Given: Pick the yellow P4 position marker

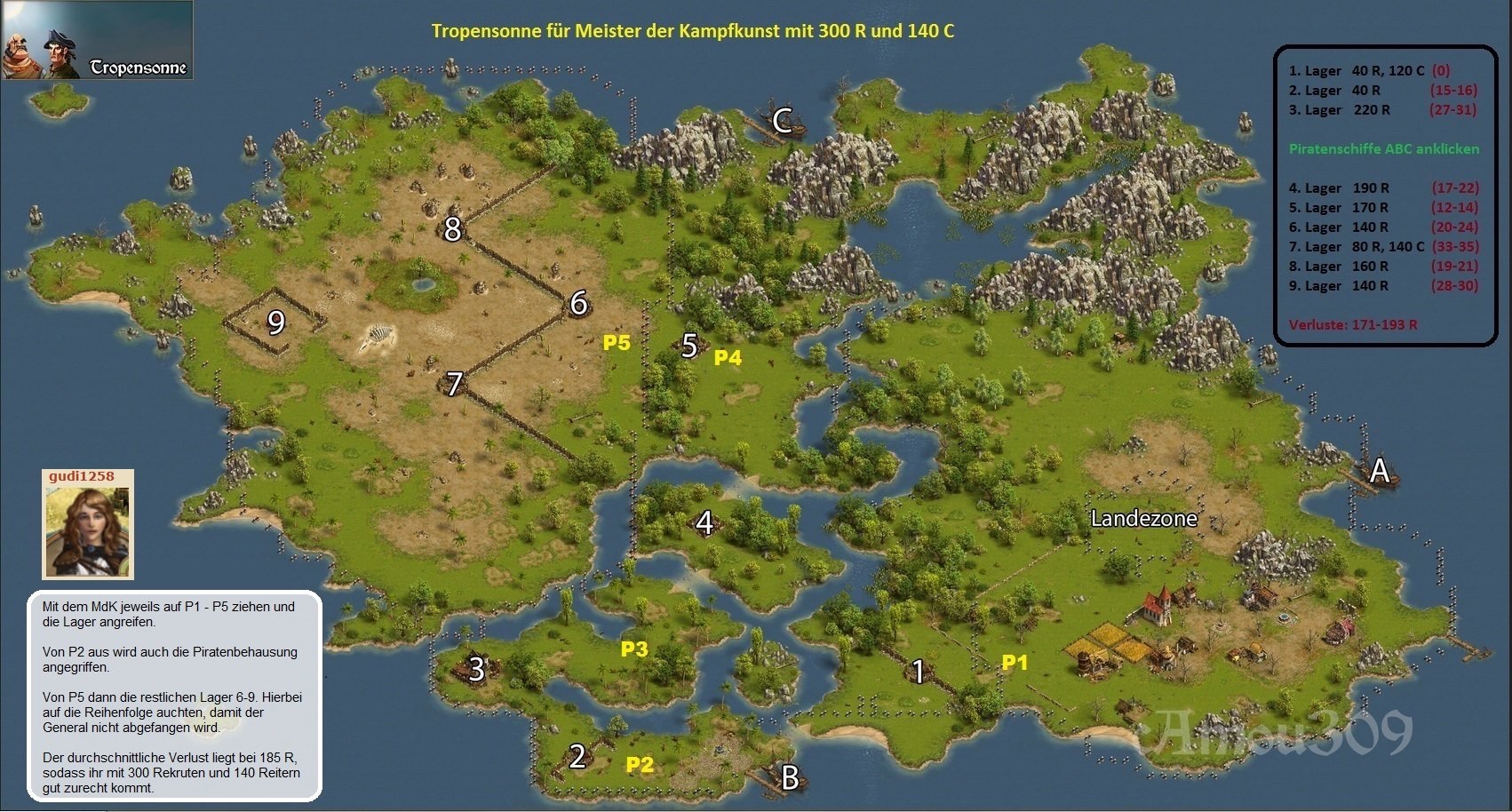Looking at the screenshot, I should tap(728, 358).
